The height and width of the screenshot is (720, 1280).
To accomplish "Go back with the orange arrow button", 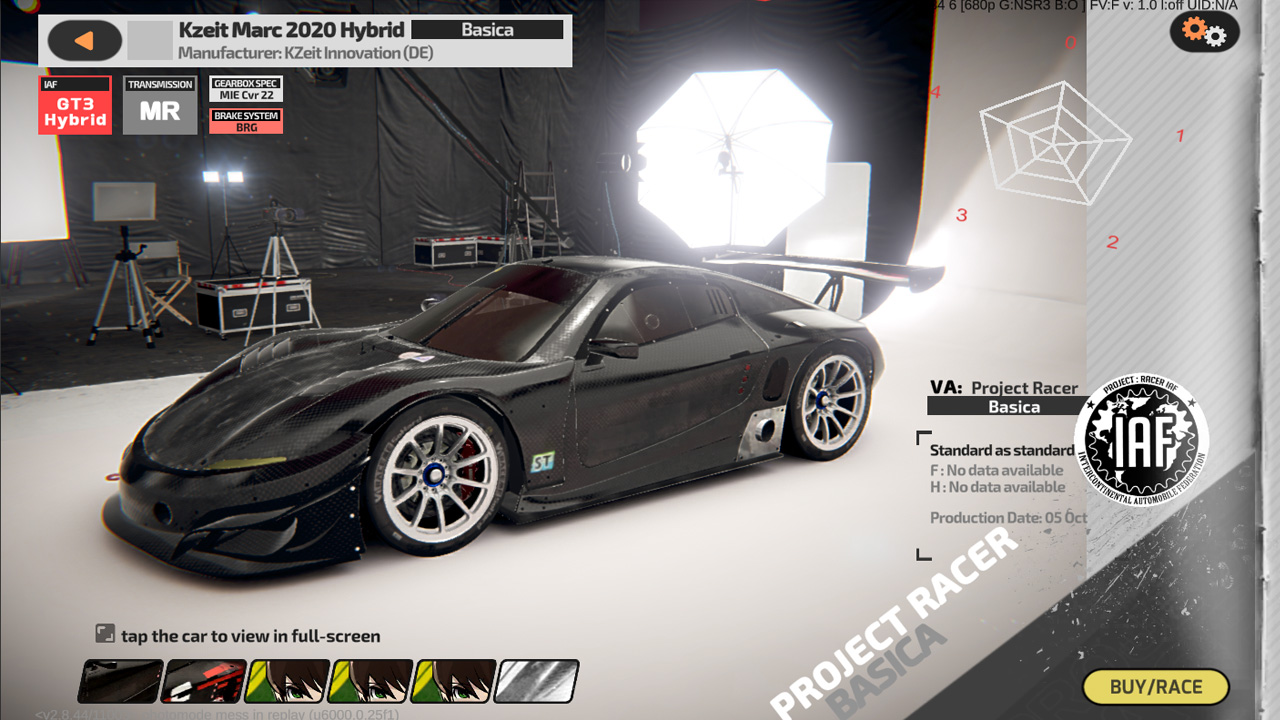I will [84, 41].
